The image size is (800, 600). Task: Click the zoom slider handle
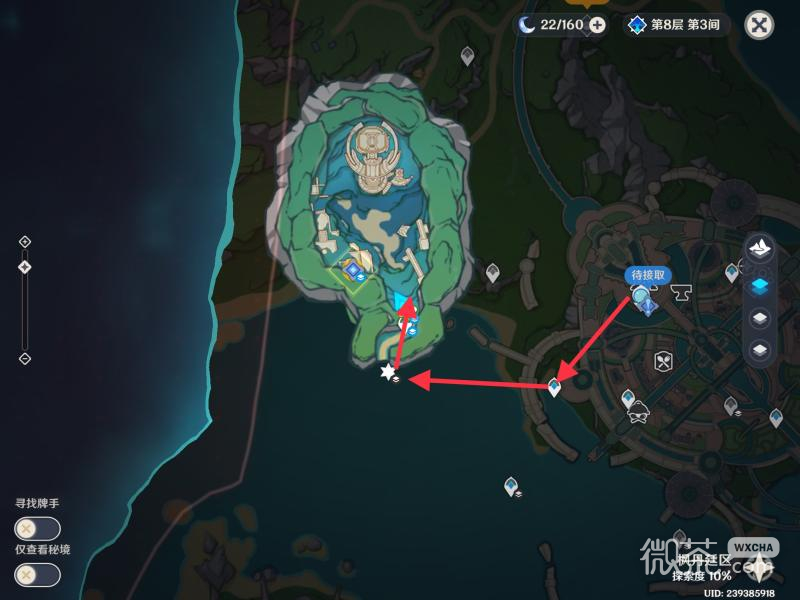(25, 266)
